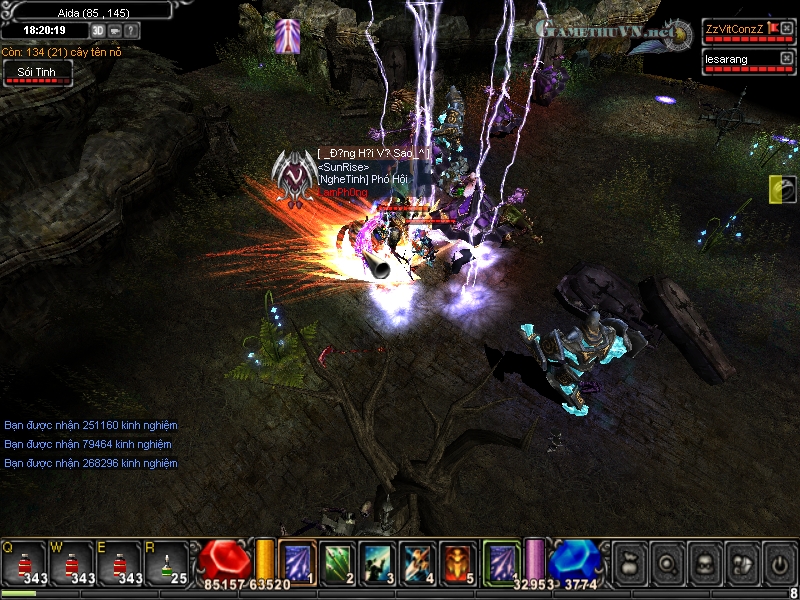Viewport: 800px width, 600px height.
Task: Activate skill slot 5 fiery figure skill
Action: point(458,561)
